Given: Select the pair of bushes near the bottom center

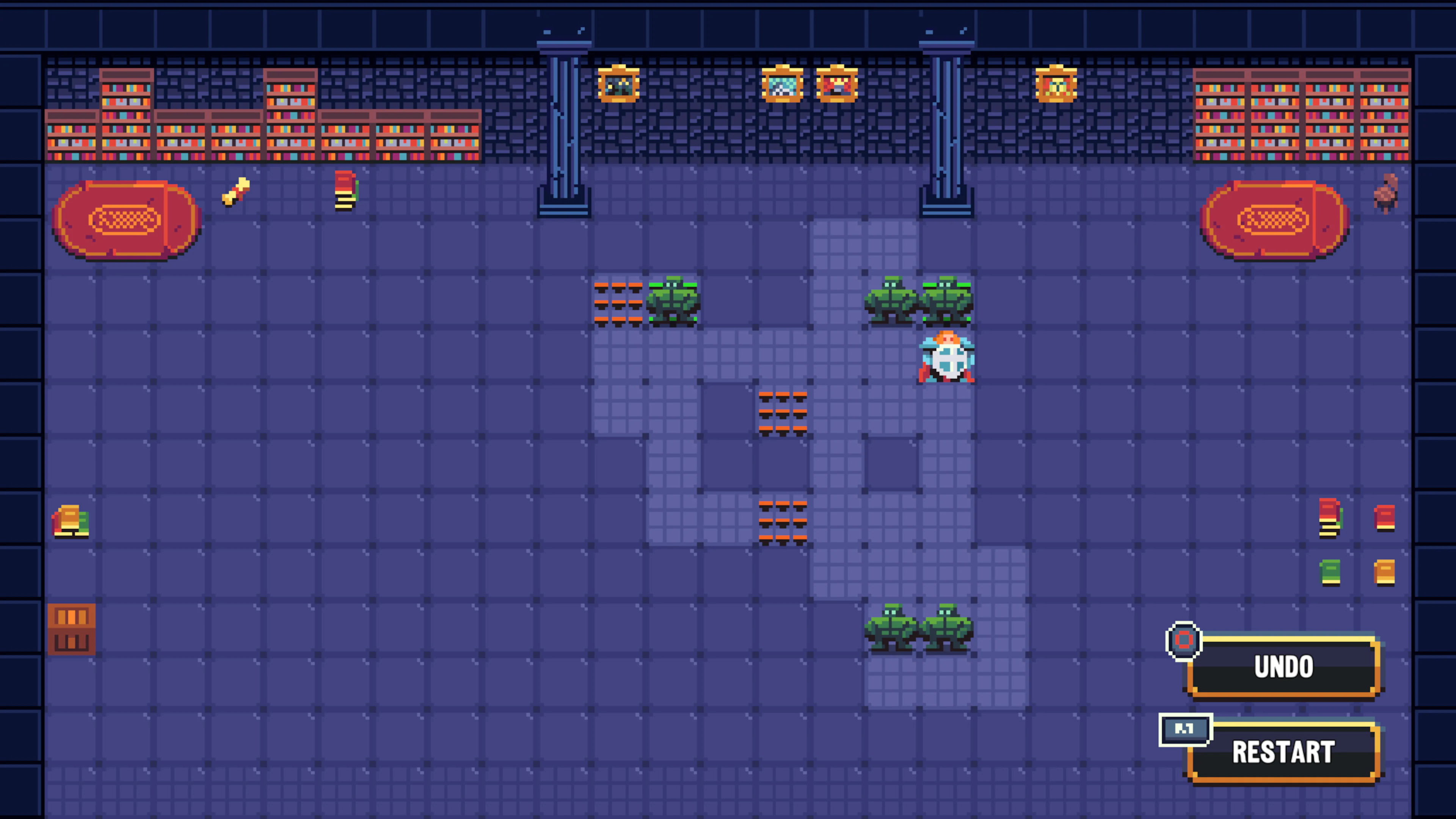Looking at the screenshot, I should pyautogui.click(x=918, y=628).
